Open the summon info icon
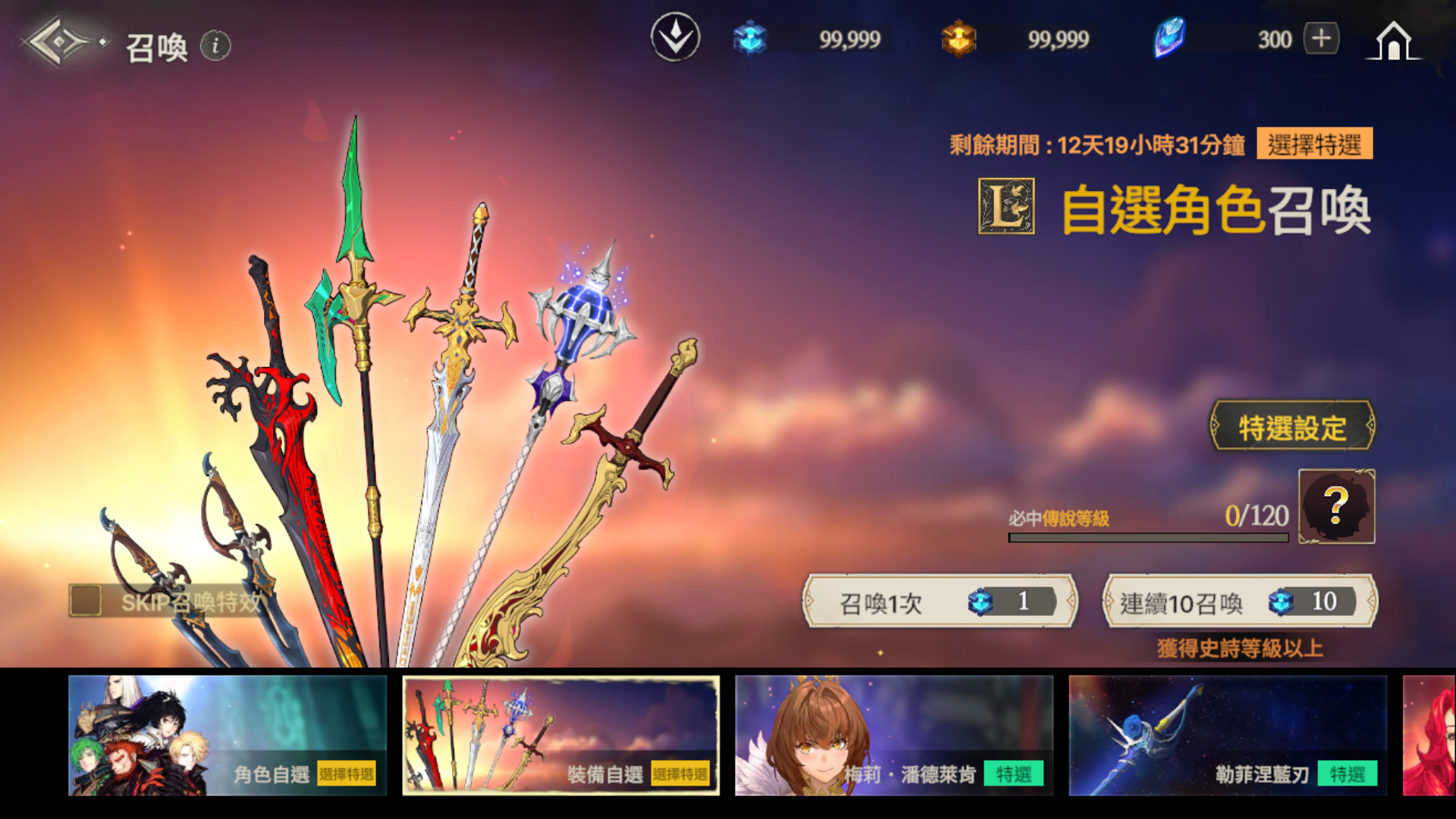The image size is (1456, 819). pyautogui.click(x=215, y=45)
